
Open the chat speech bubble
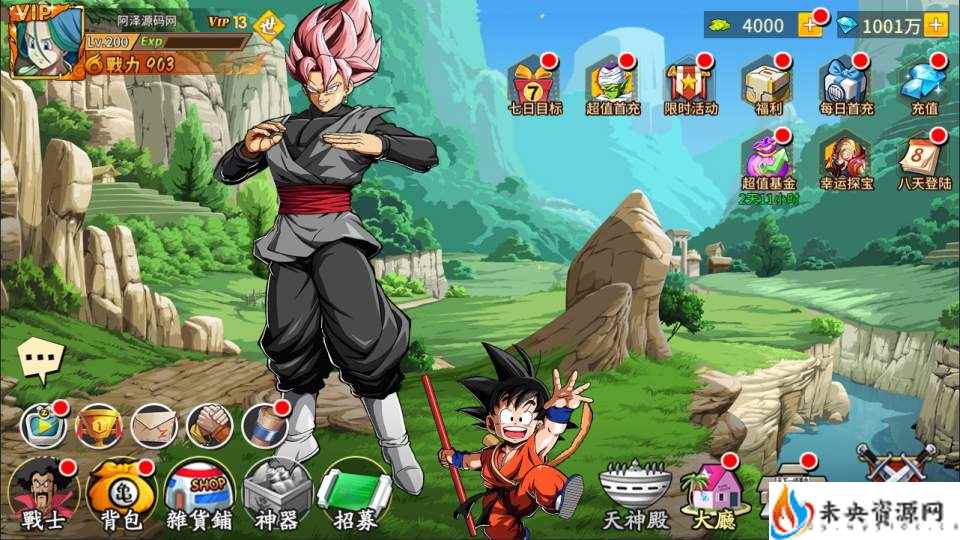coord(41,359)
